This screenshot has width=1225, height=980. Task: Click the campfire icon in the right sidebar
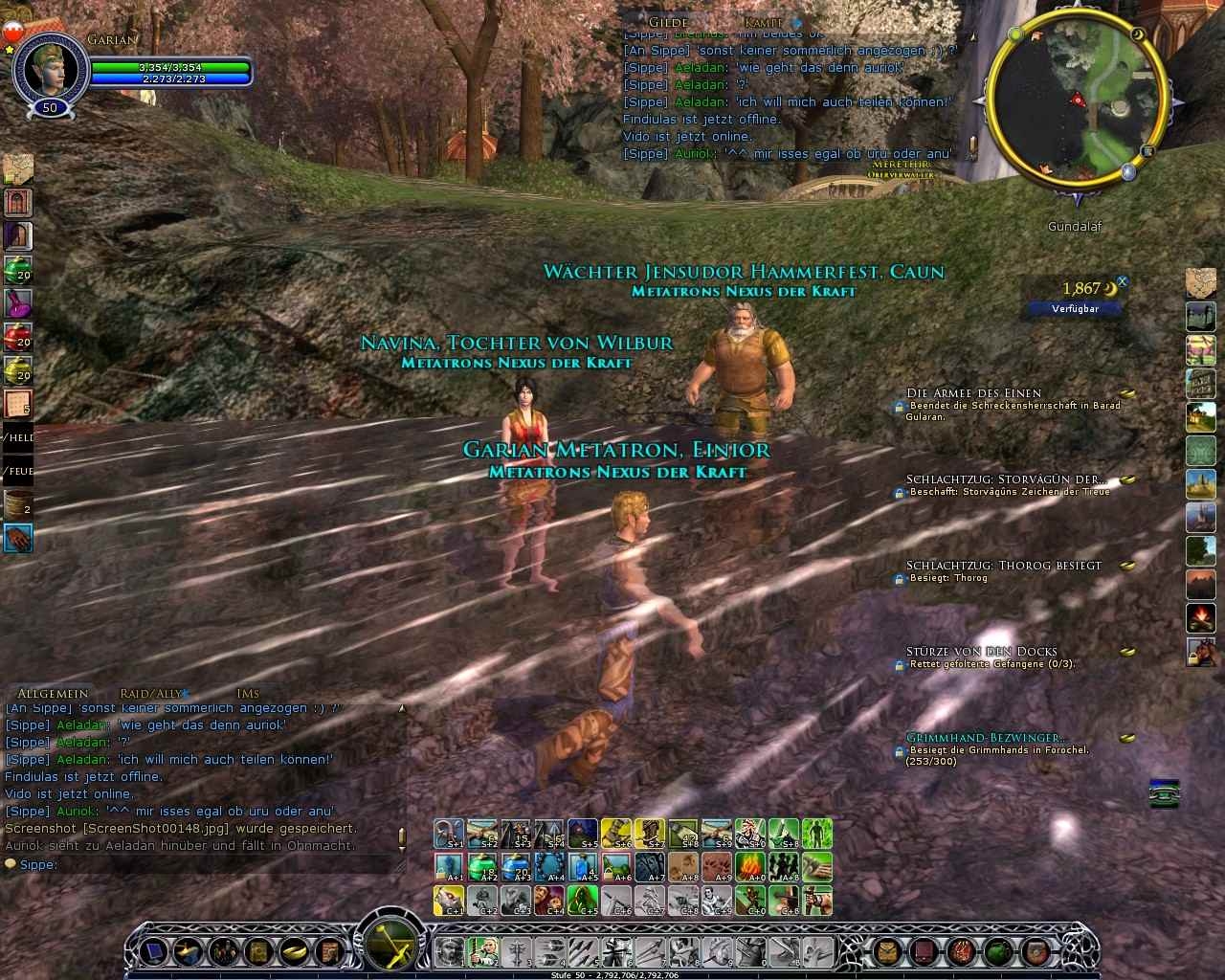[1201, 616]
